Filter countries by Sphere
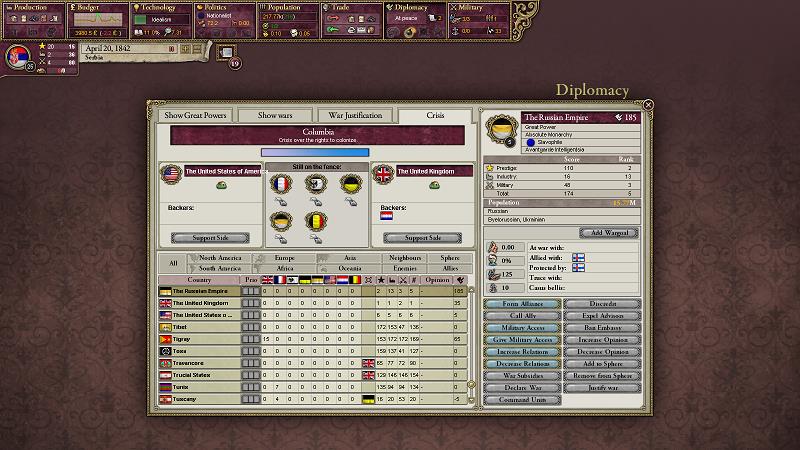This screenshot has width=800, height=450. click(450, 258)
